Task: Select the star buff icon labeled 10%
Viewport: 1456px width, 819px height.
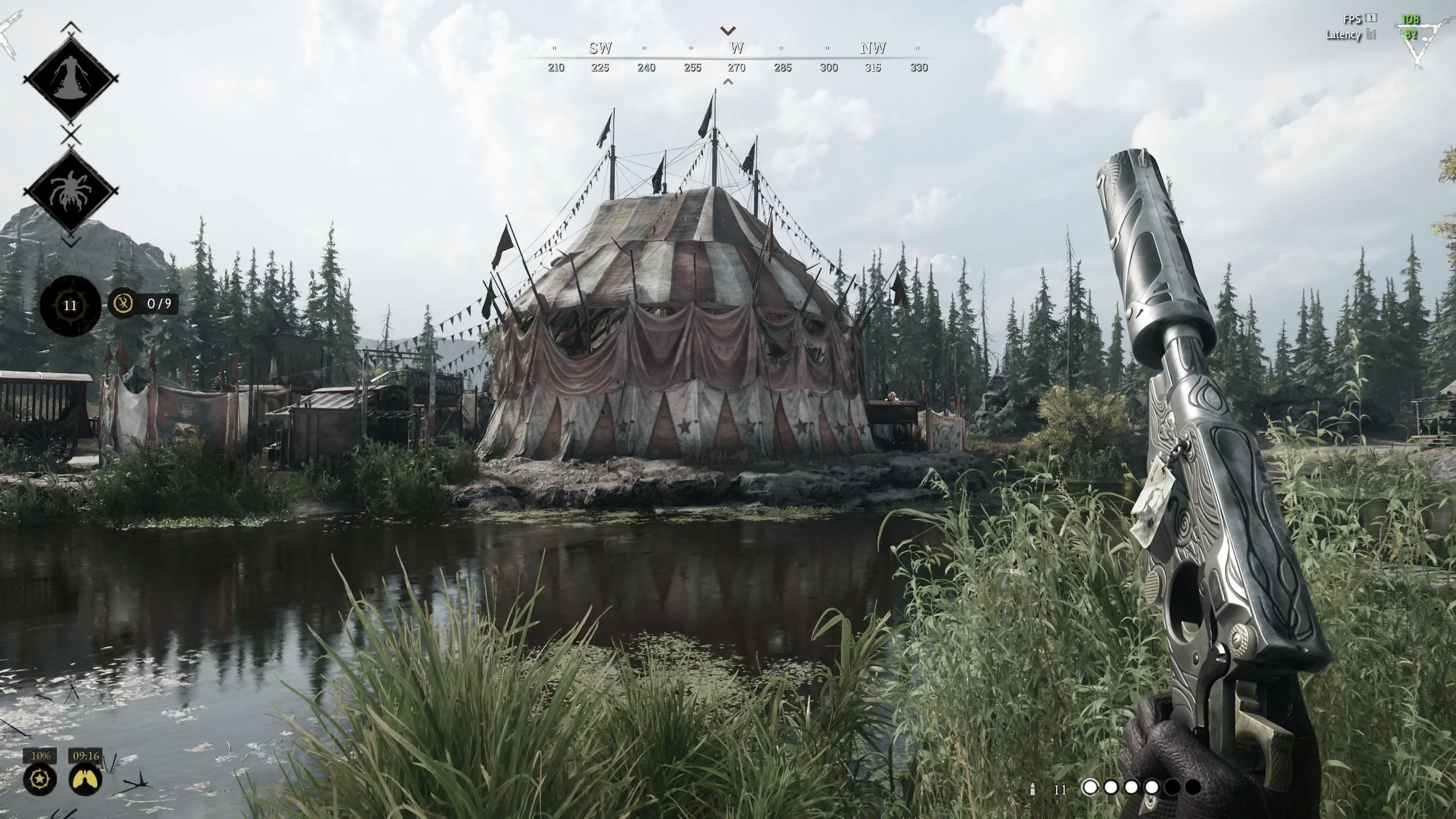Action: (40, 779)
